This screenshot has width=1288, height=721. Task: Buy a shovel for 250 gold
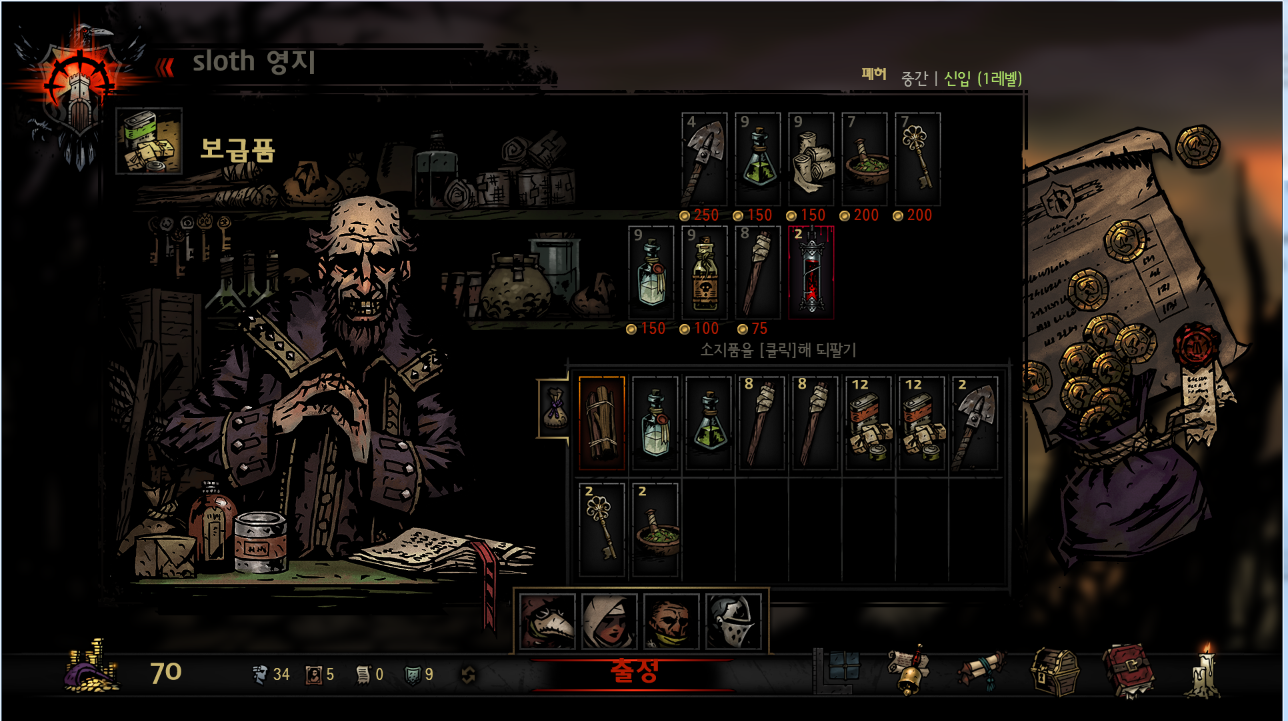tap(706, 160)
